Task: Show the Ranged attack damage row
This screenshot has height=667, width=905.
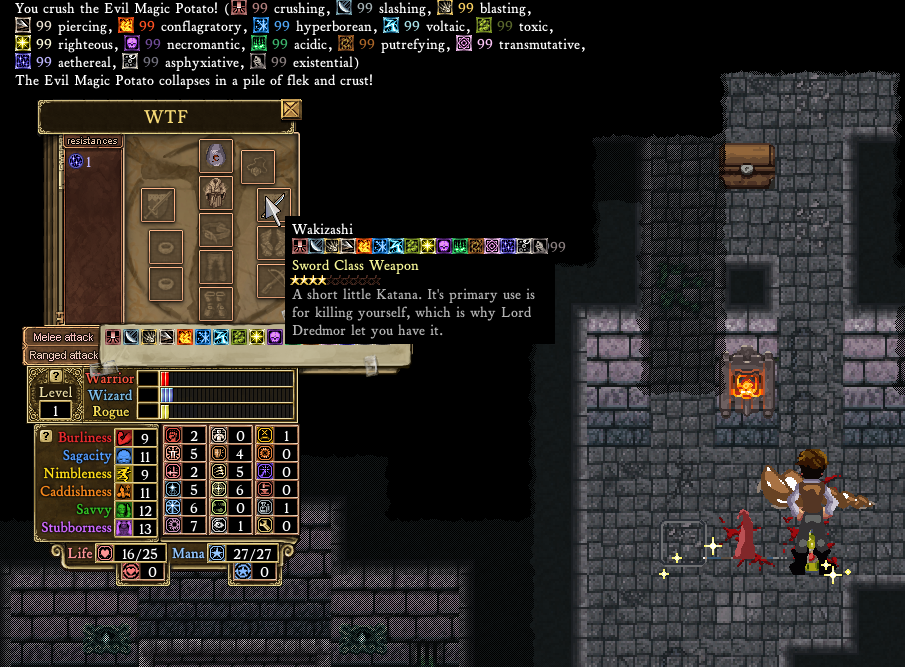Action: click(63, 355)
